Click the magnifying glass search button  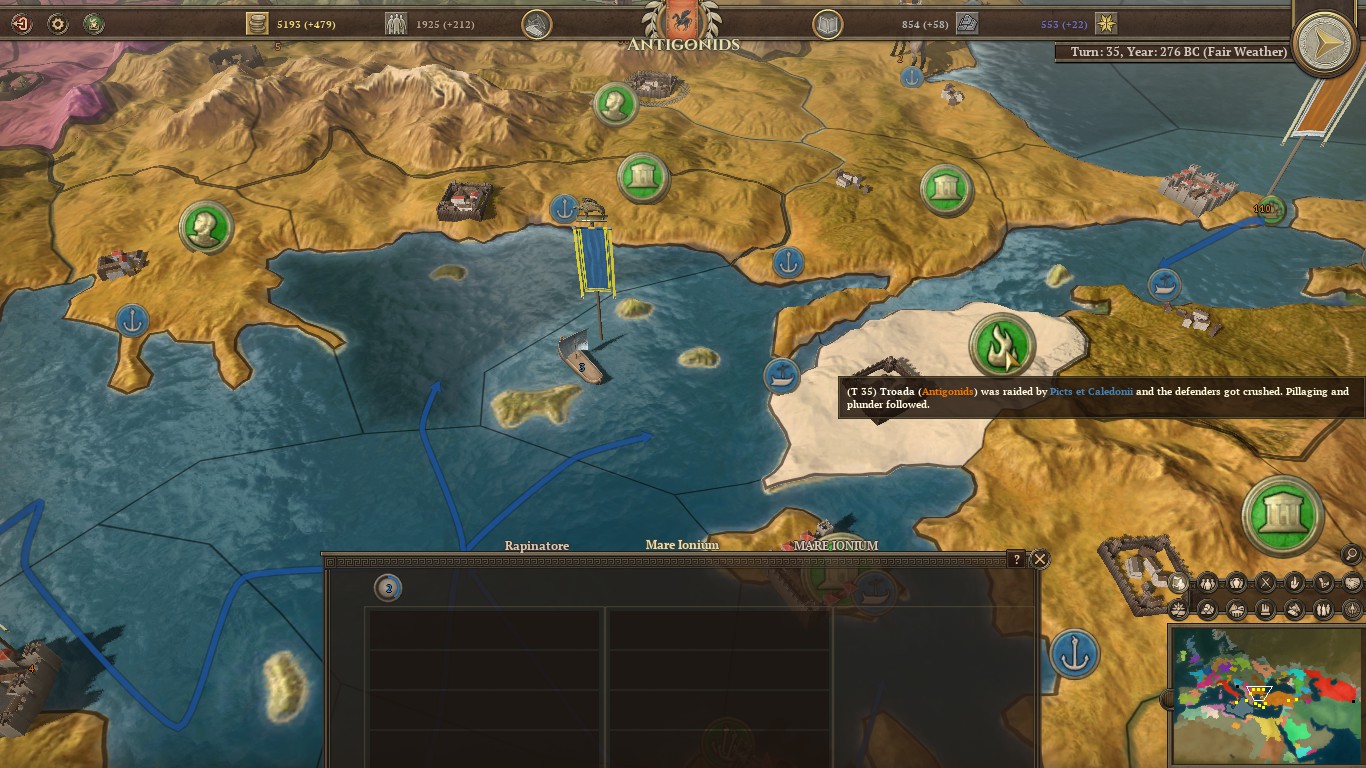[1350, 554]
